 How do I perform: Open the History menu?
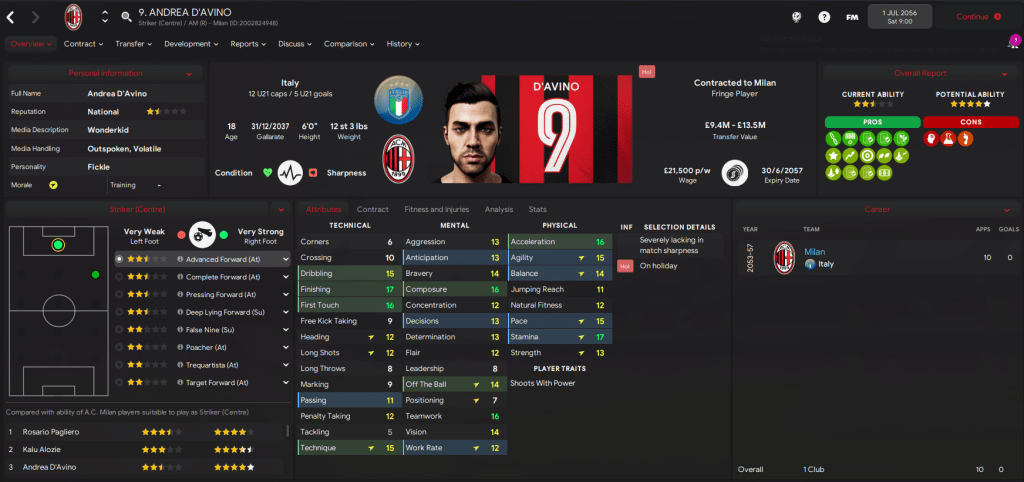[402, 44]
